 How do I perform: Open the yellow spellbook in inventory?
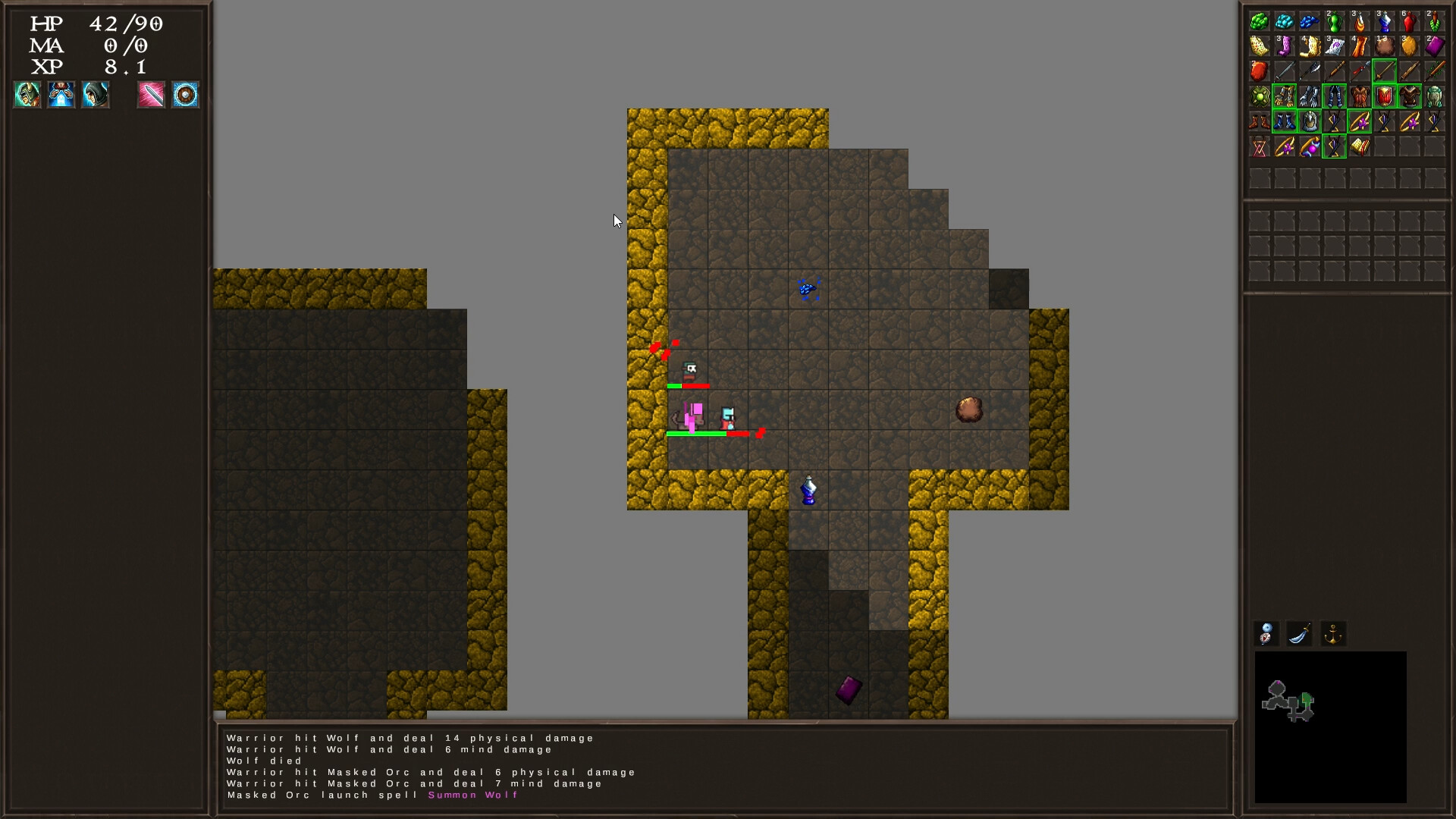pyautogui.click(x=1359, y=145)
